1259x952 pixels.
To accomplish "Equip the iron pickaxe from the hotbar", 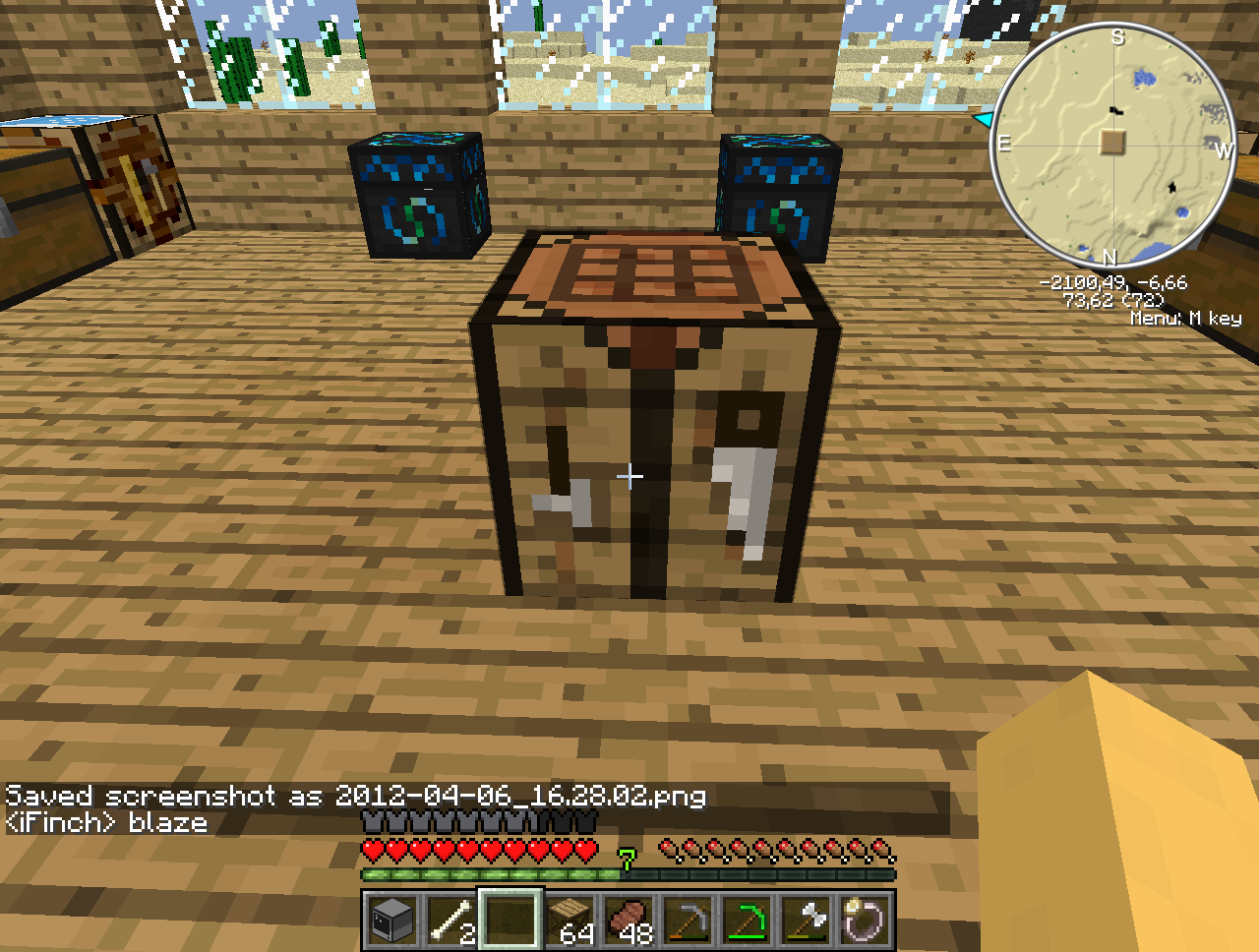I will click(x=689, y=921).
